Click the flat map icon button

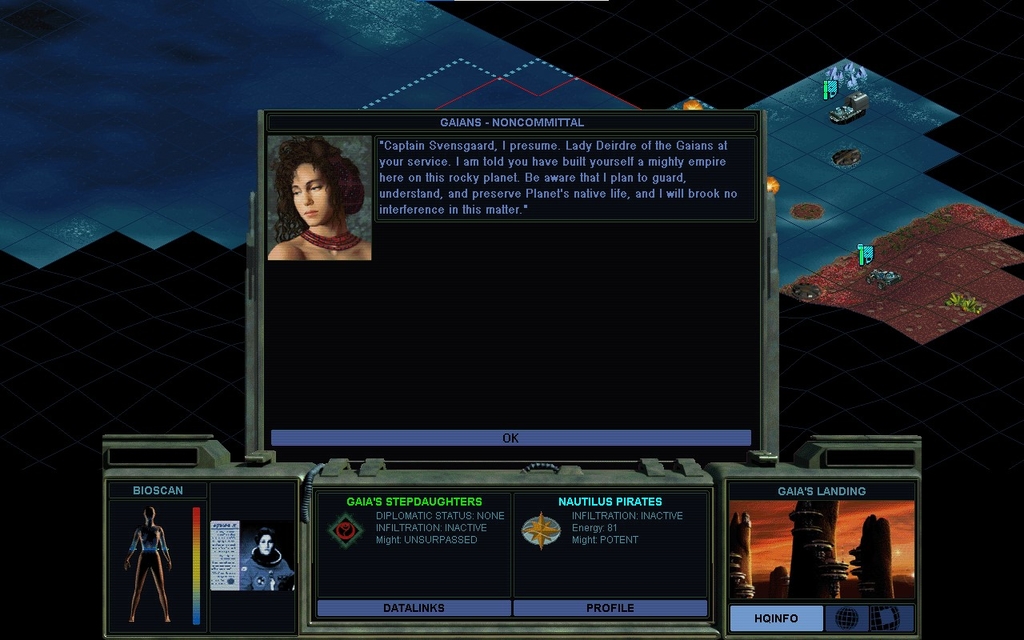884,618
